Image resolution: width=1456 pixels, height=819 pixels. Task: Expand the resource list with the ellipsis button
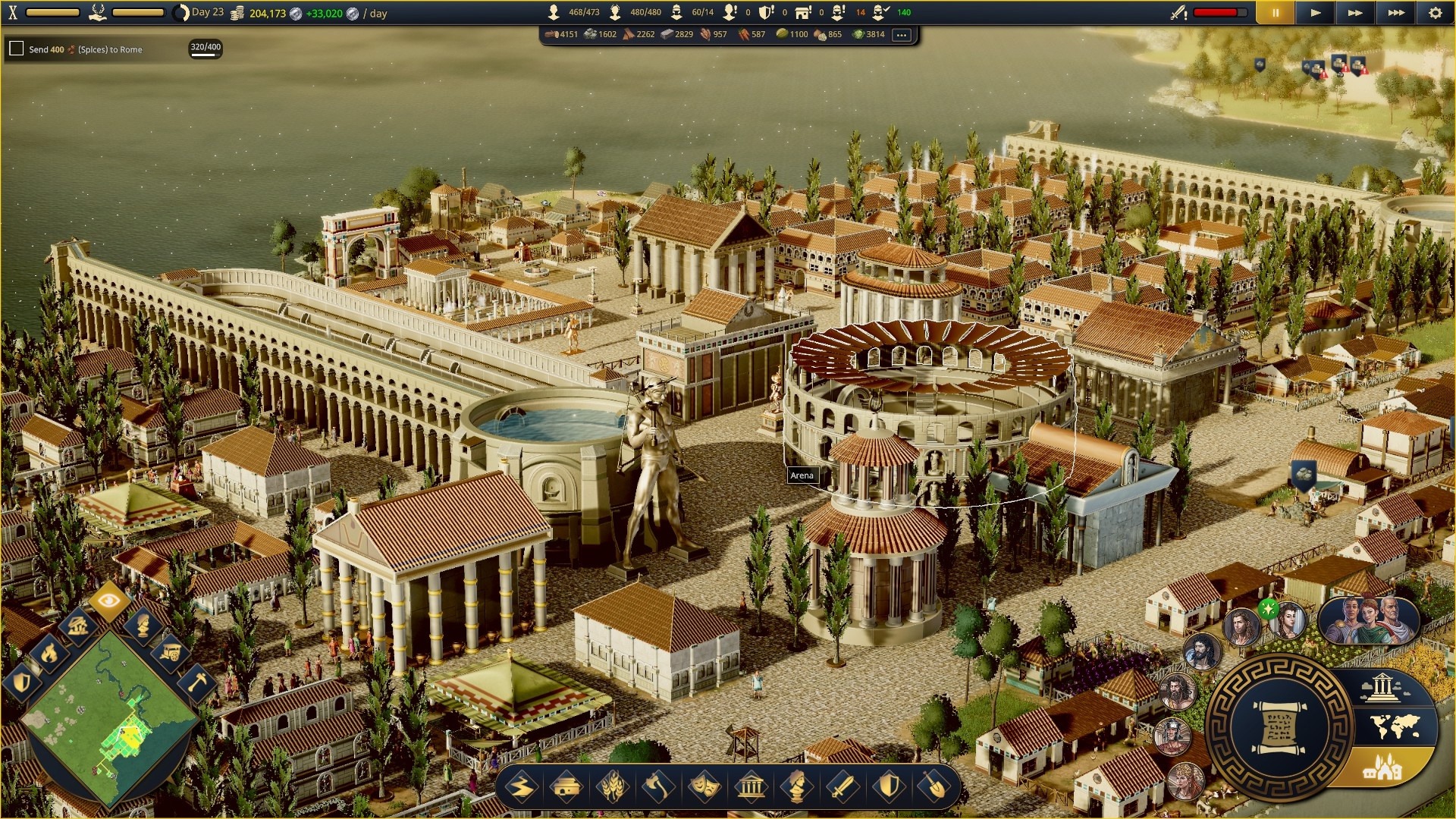coord(901,35)
